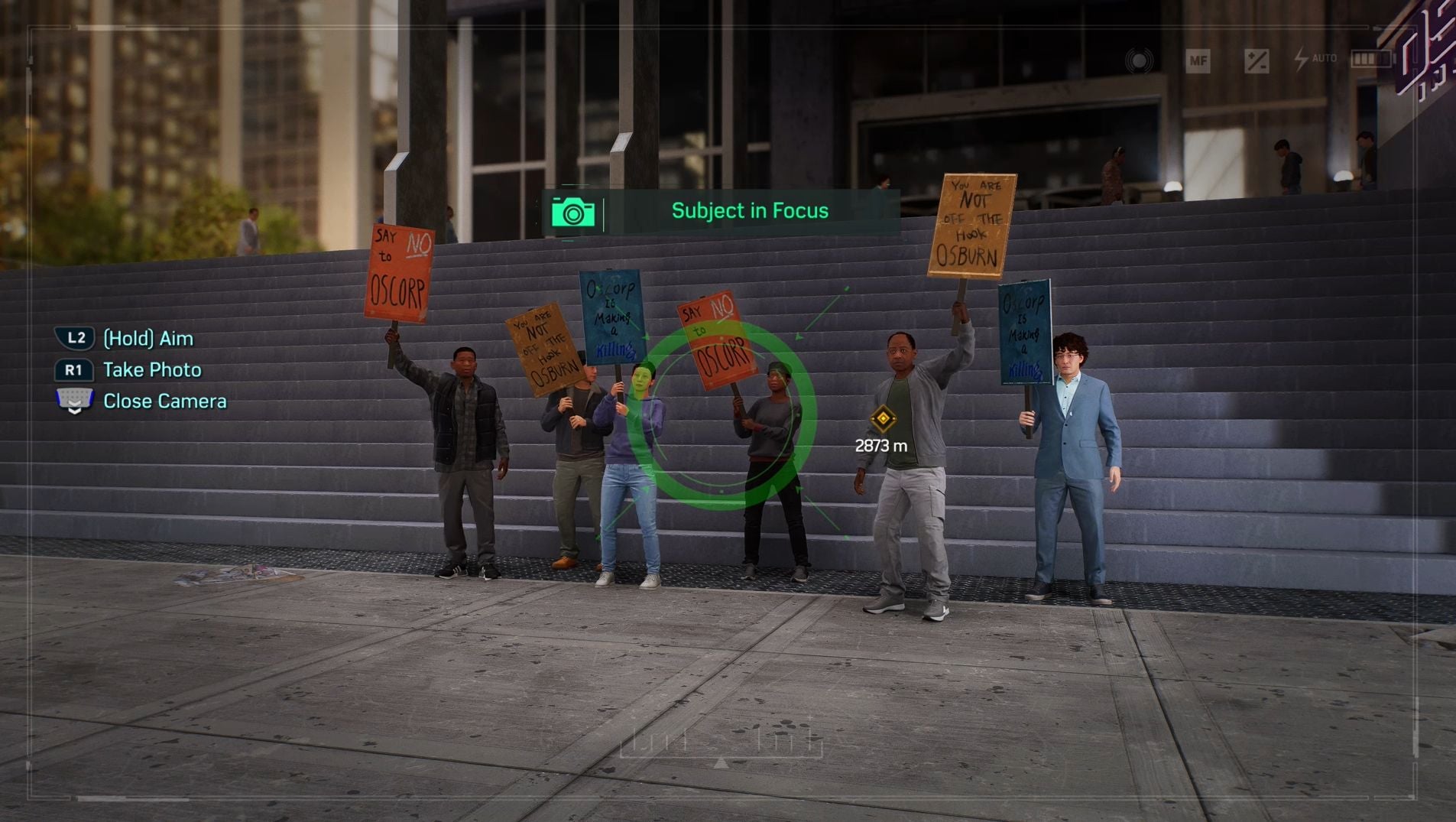The width and height of the screenshot is (1456, 822).
Task: Click the battery level icon
Action: [x=1372, y=59]
